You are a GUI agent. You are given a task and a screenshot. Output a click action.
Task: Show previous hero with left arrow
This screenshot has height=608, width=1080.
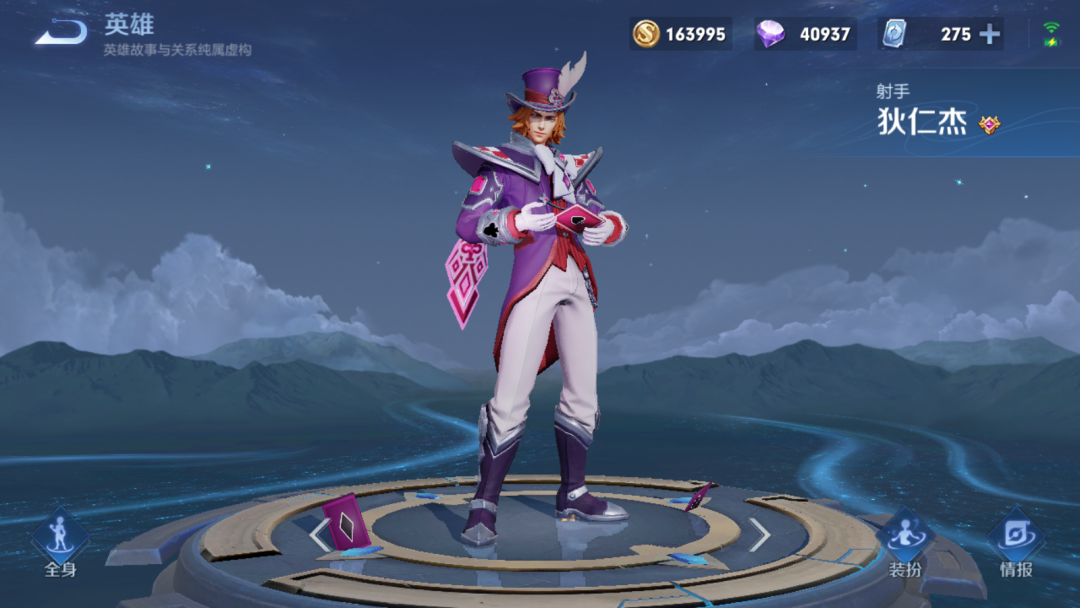point(319,535)
